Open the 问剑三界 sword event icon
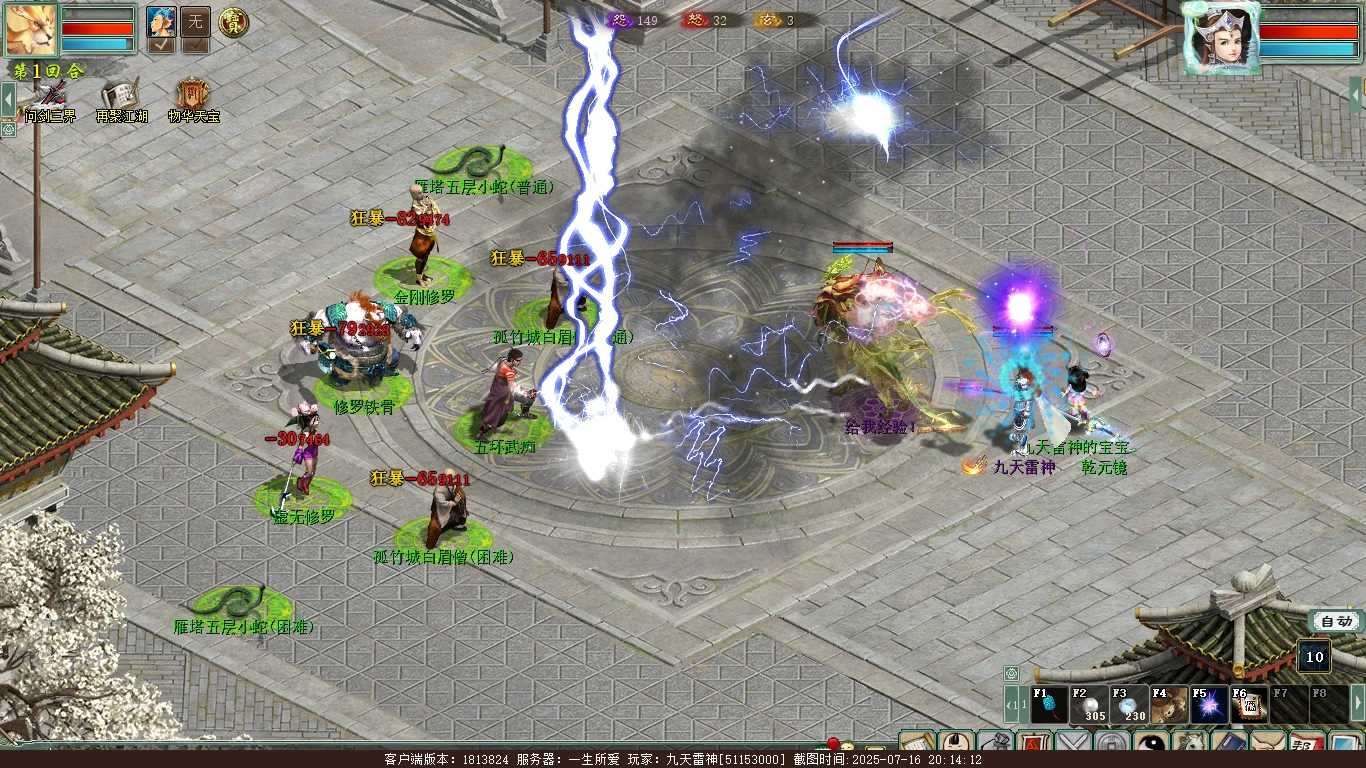 (x=52, y=97)
